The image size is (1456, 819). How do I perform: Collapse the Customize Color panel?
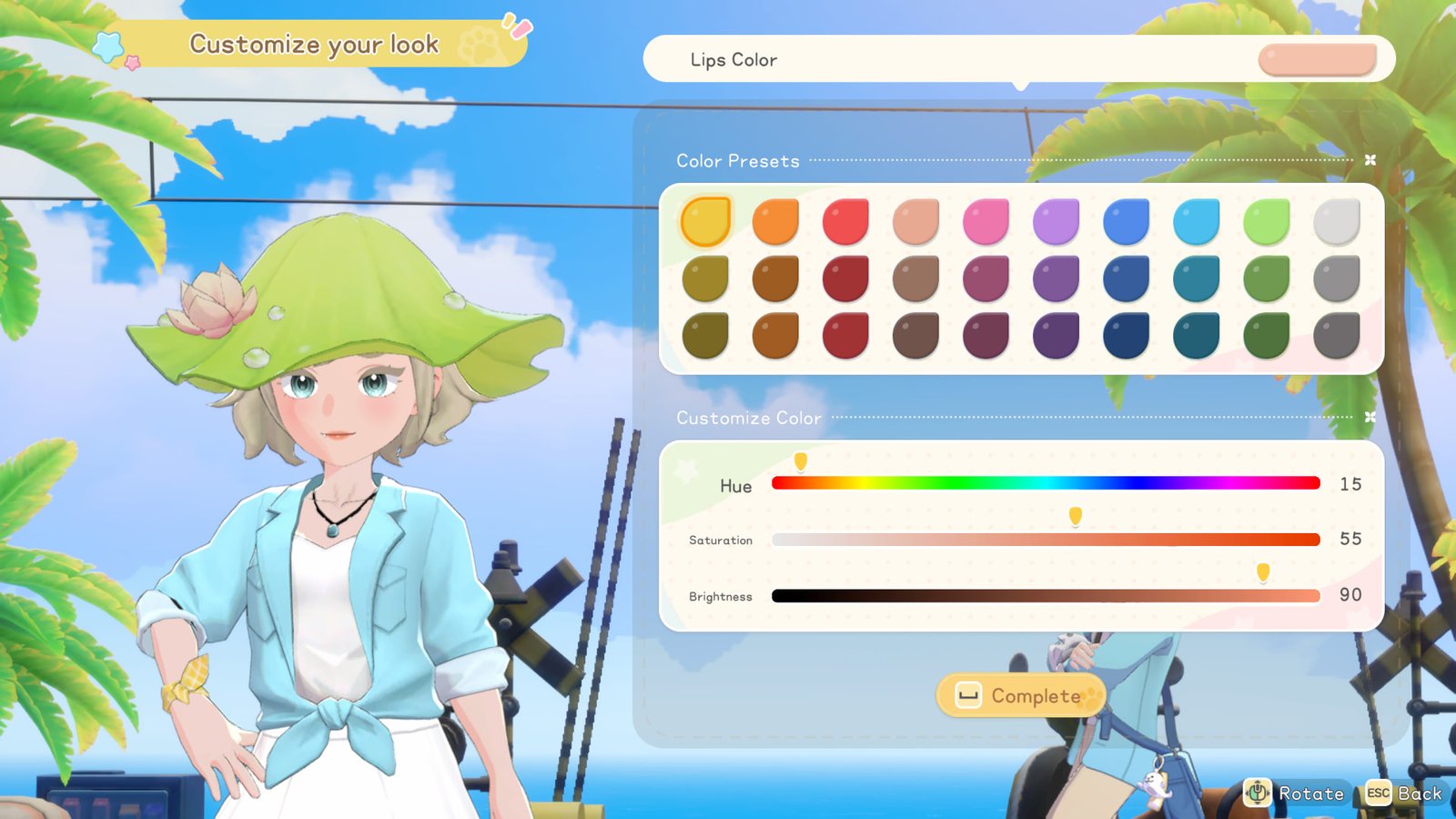point(1370,415)
